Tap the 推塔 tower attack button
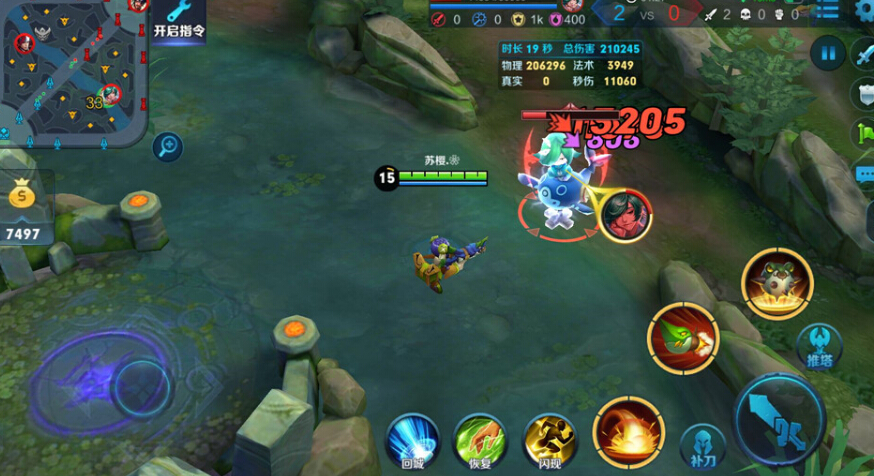 point(820,346)
